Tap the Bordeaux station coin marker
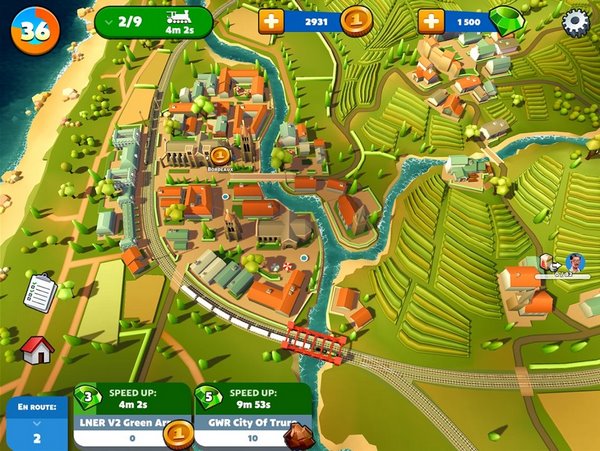Screen dimensions: 600x451 [x=221, y=157]
